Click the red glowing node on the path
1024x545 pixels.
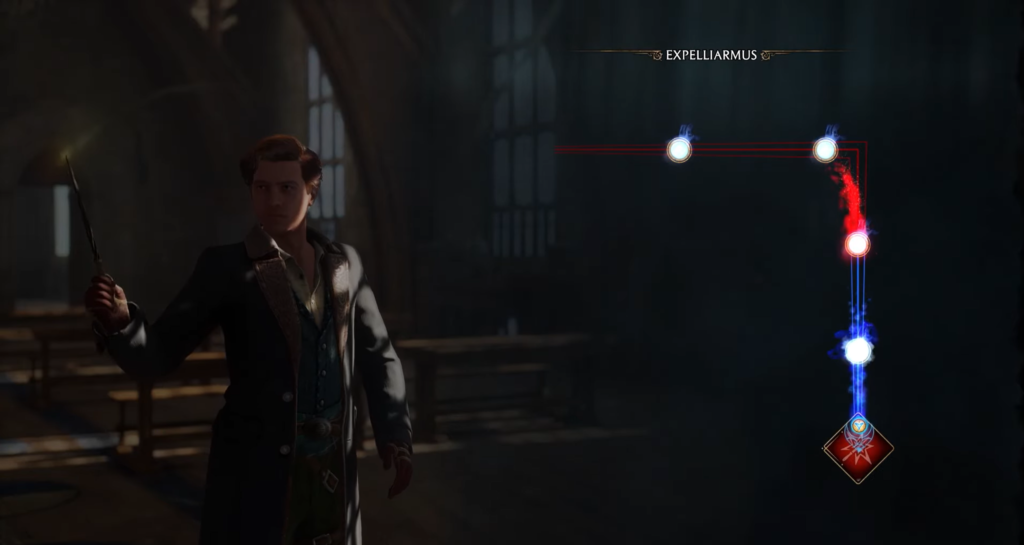coord(857,244)
